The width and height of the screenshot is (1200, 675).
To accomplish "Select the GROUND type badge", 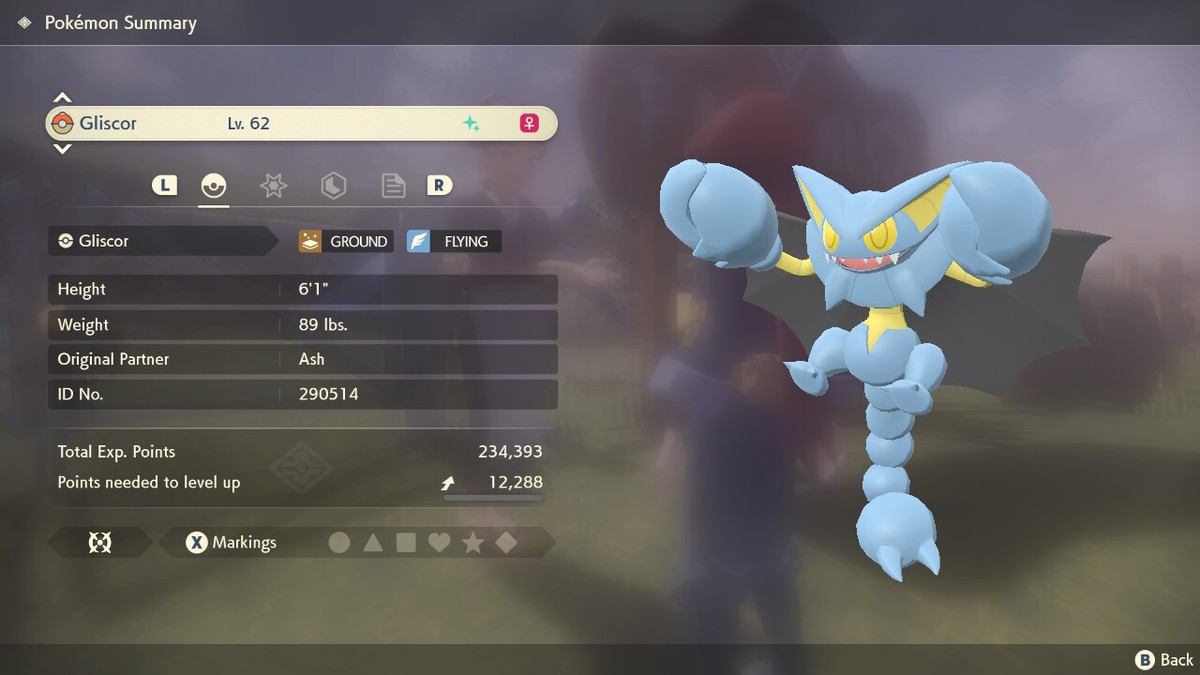I will pyautogui.click(x=346, y=241).
